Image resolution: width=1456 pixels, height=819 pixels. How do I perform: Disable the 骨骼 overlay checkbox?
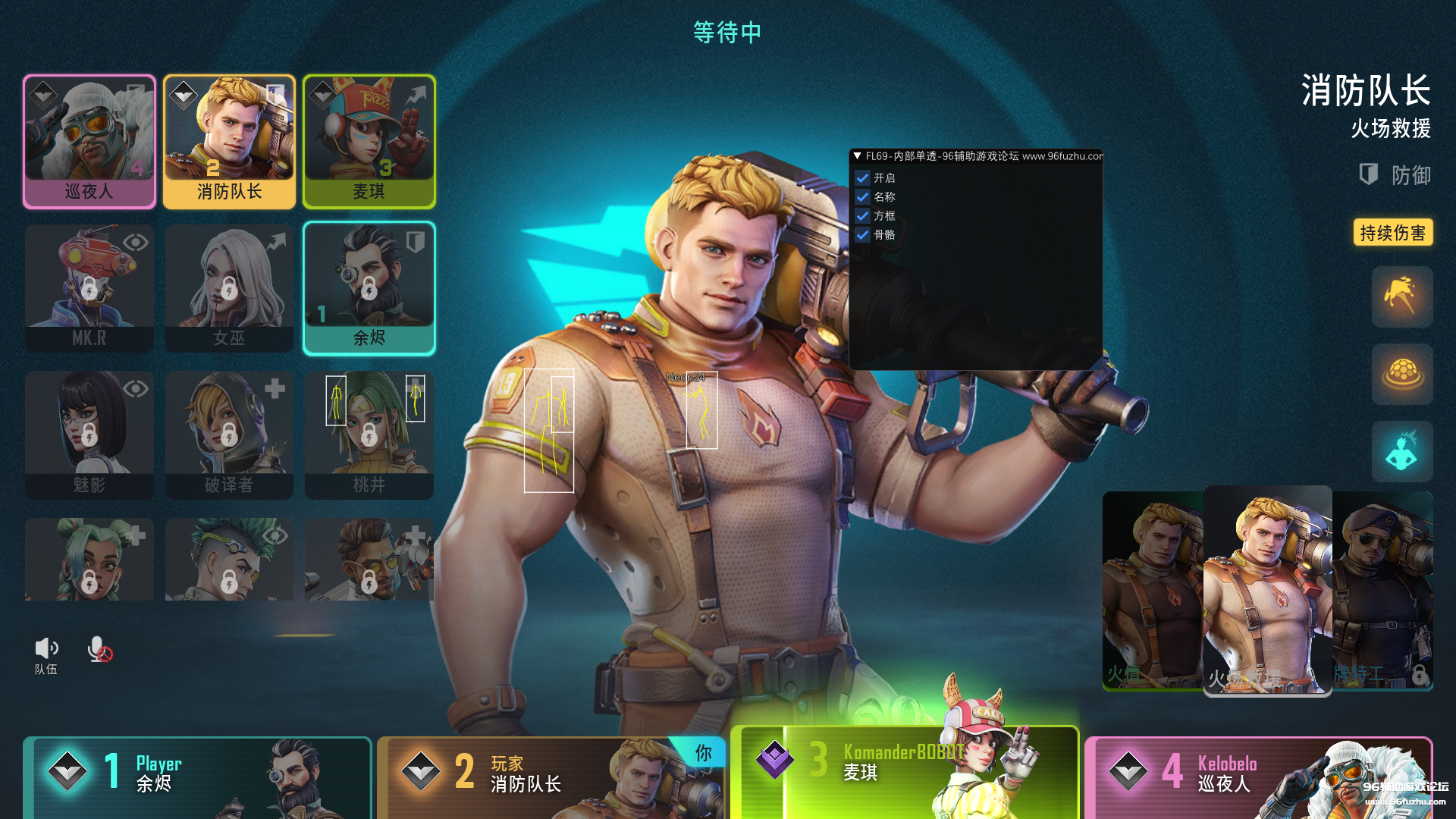tap(862, 235)
